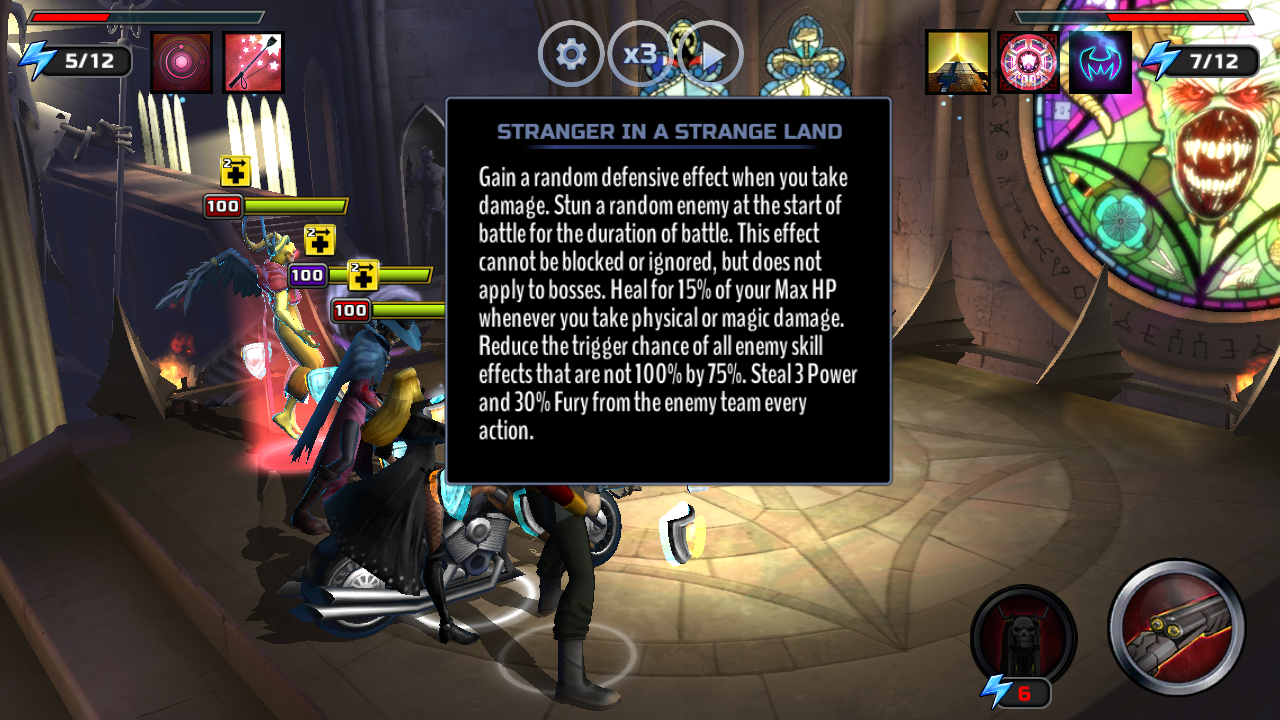The image size is (1280, 720).
Task: Toggle the x3 battle speed button
Action: point(640,54)
